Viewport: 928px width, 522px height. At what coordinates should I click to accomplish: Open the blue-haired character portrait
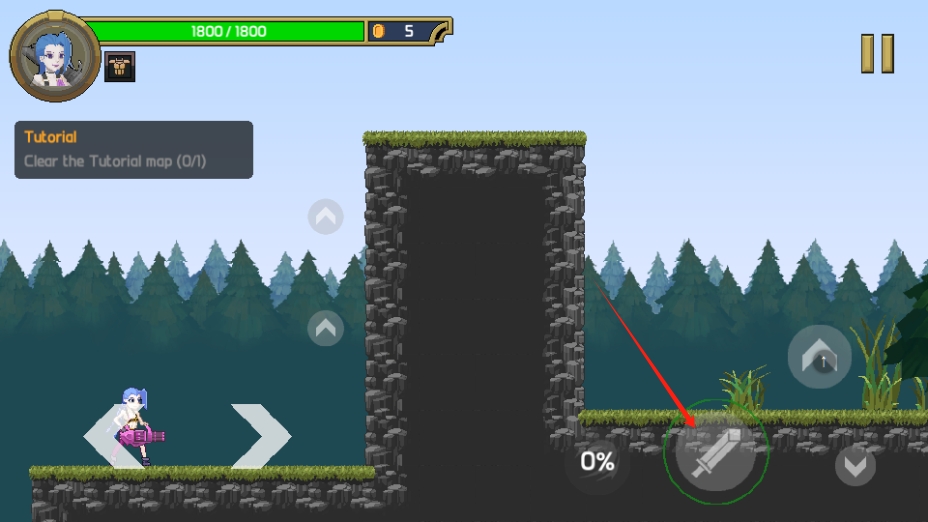tap(54, 55)
